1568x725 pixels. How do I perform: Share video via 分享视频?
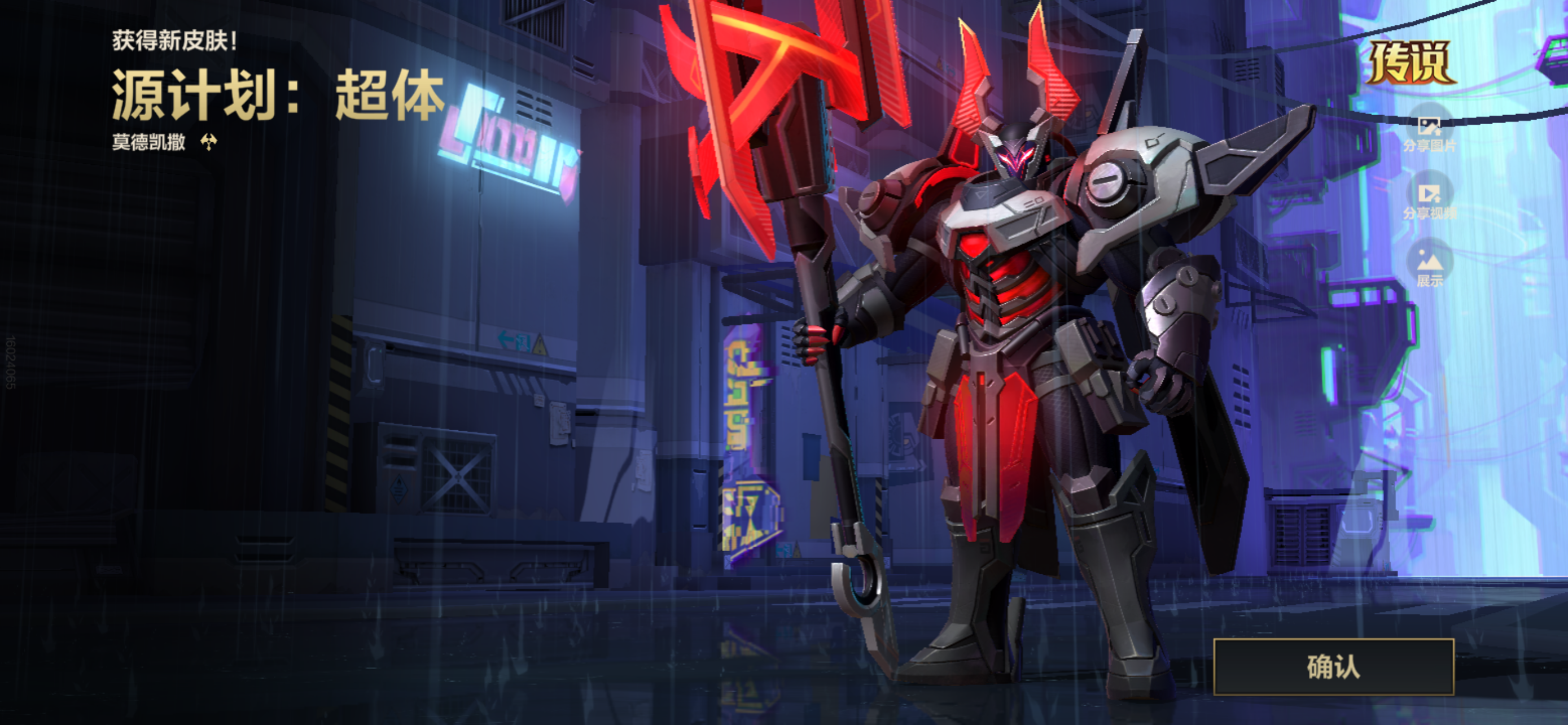[1429, 200]
